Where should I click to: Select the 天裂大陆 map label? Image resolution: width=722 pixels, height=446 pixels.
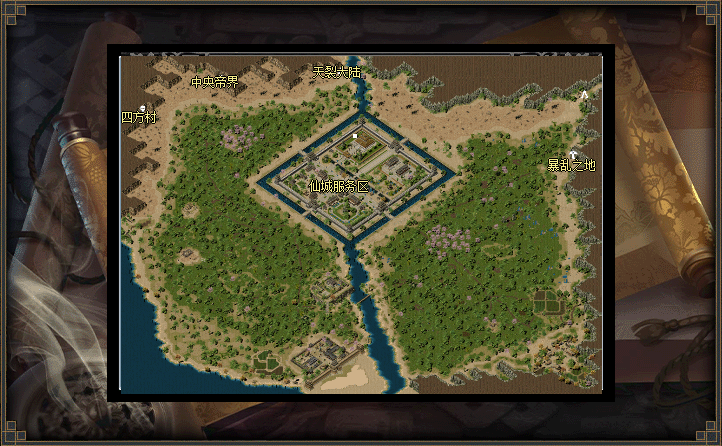337,72
